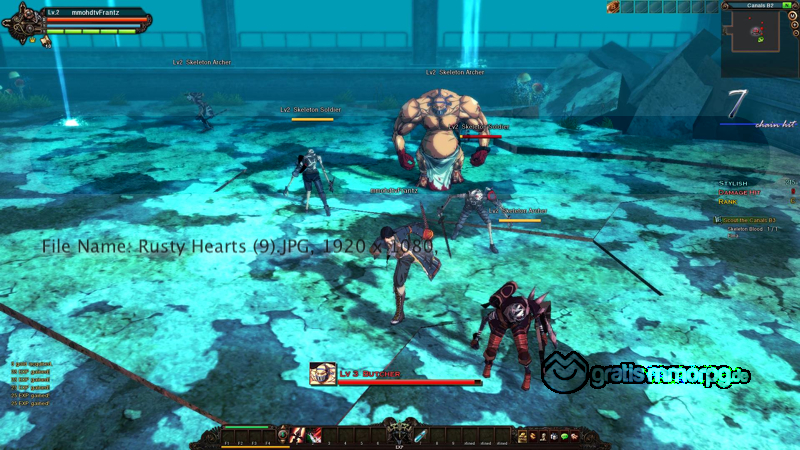Click the round orb left of skill slots
800x450 pixels.
tap(283, 435)
